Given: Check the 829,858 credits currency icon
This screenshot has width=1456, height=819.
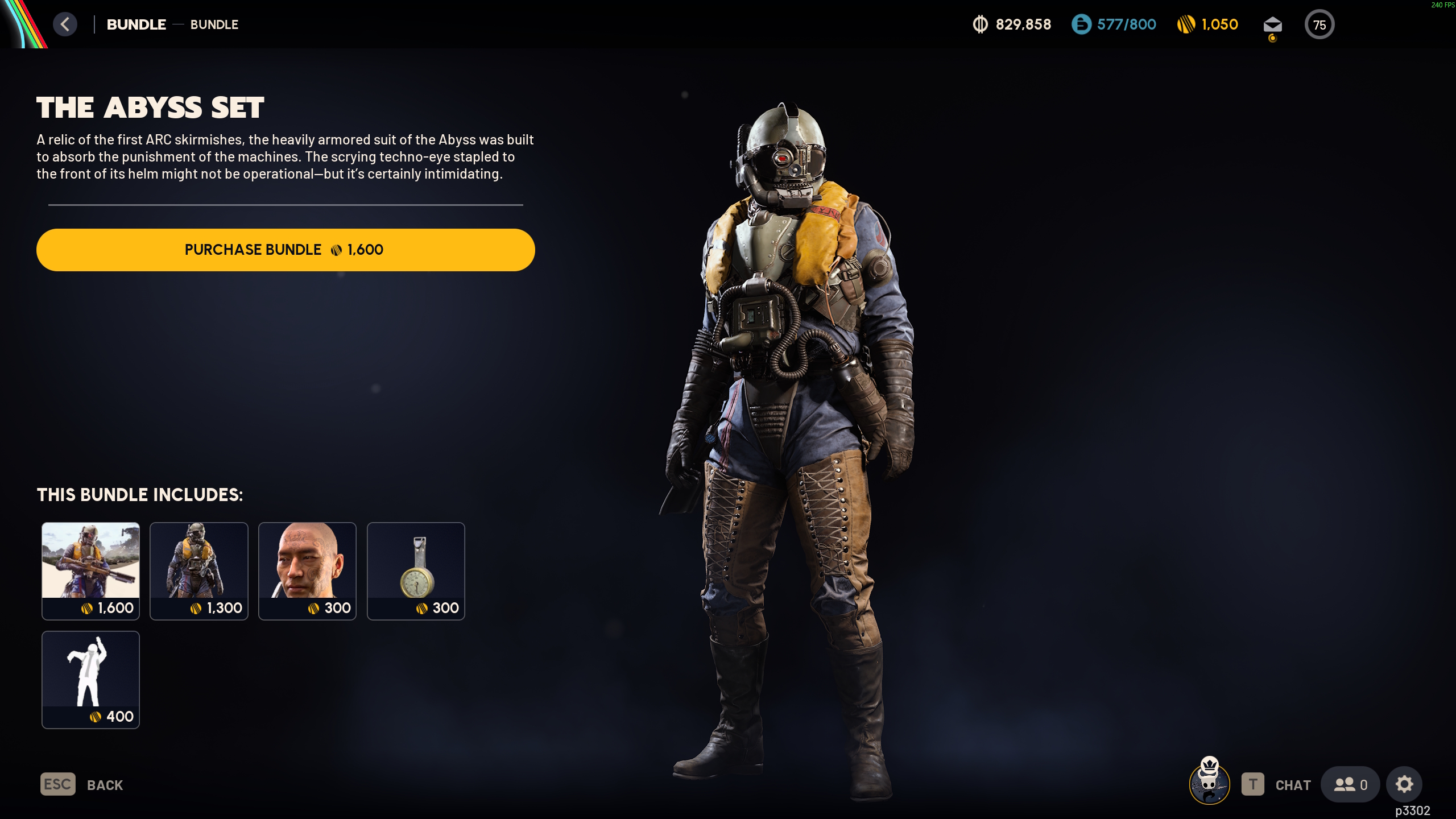Looking at the screenshot, I should pos(981,24).
